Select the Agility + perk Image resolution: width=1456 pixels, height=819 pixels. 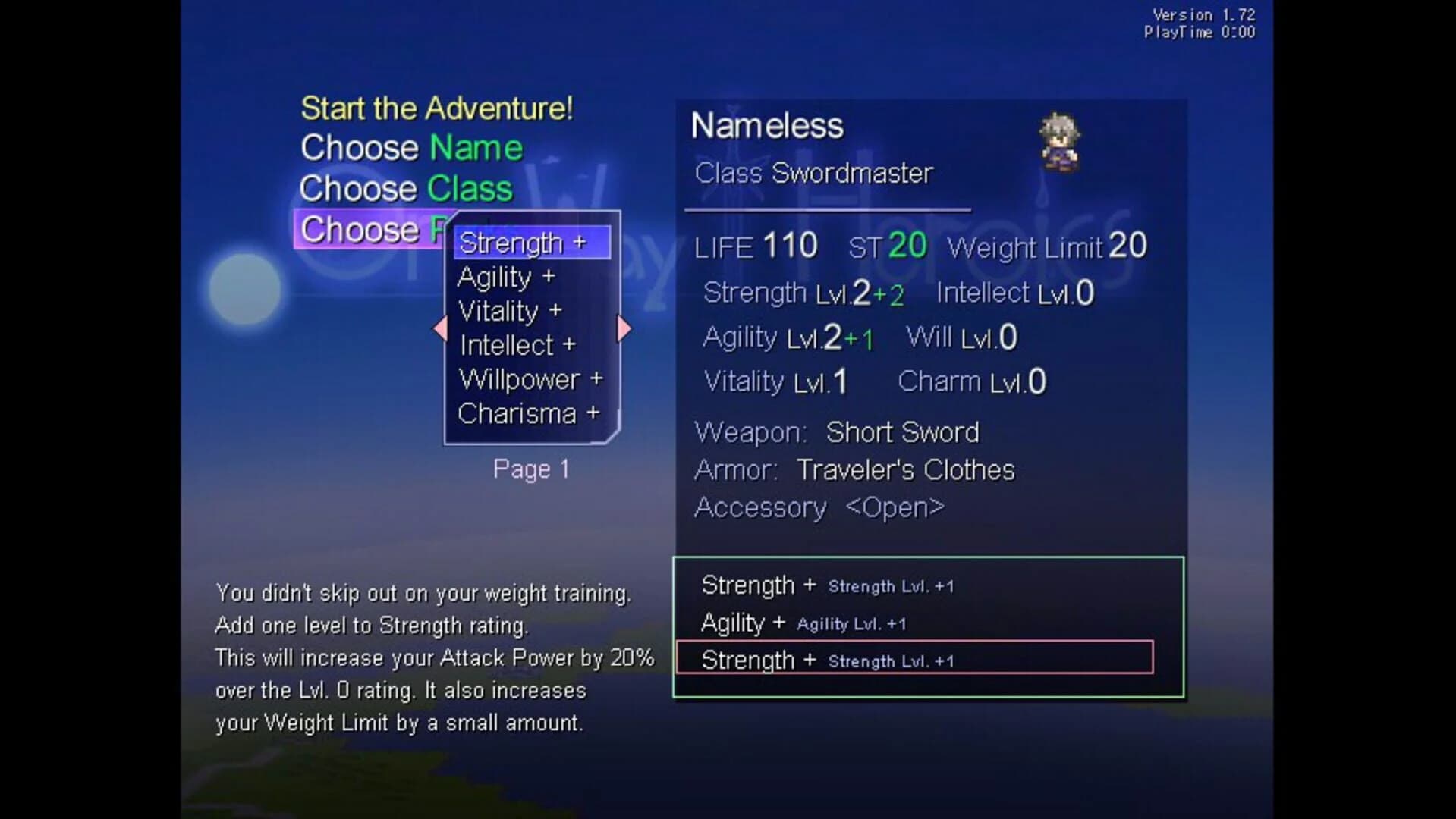[x=507, y=278]
